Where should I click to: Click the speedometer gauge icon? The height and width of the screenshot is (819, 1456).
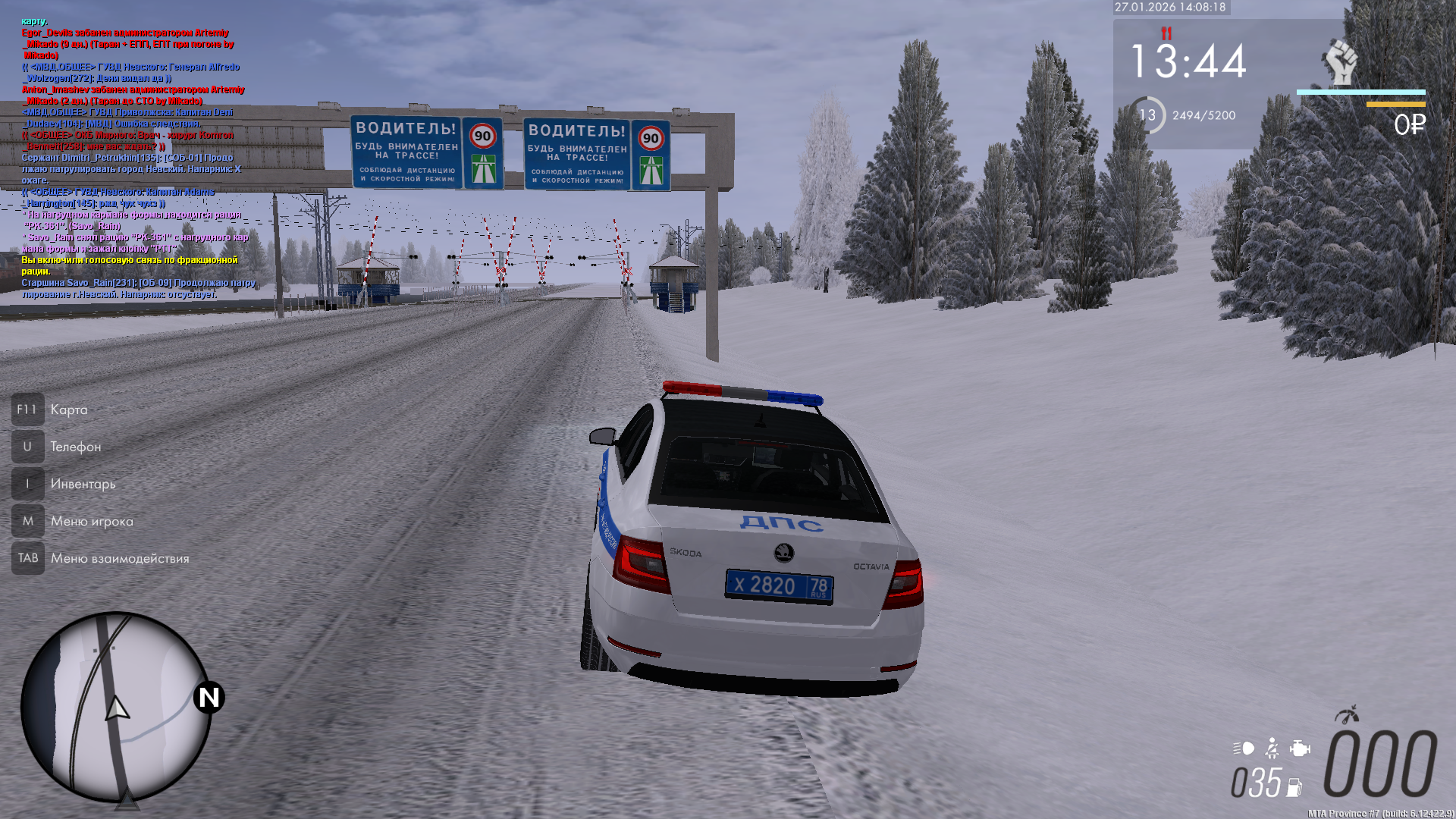pyautogui.click(x=1347, y=715)
